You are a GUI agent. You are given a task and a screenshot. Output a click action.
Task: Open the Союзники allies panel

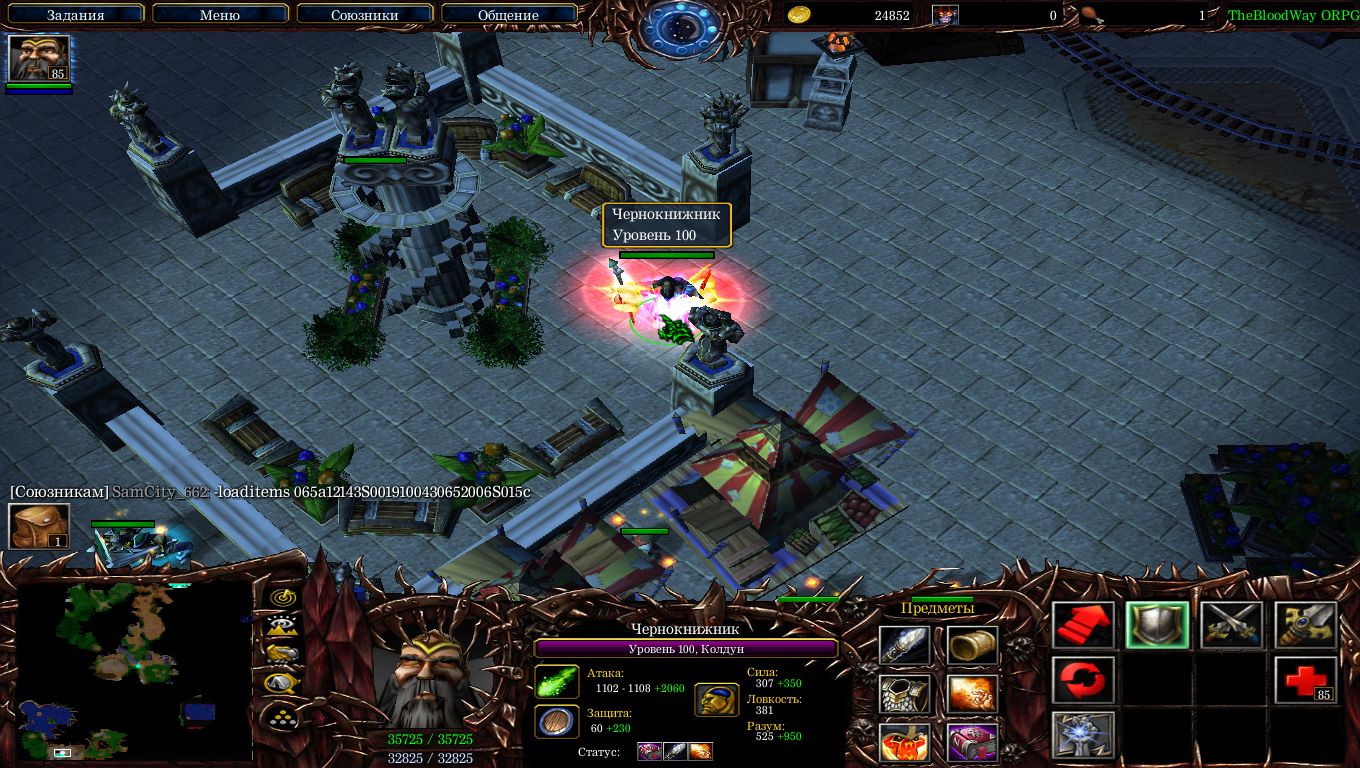coord(364,14)
